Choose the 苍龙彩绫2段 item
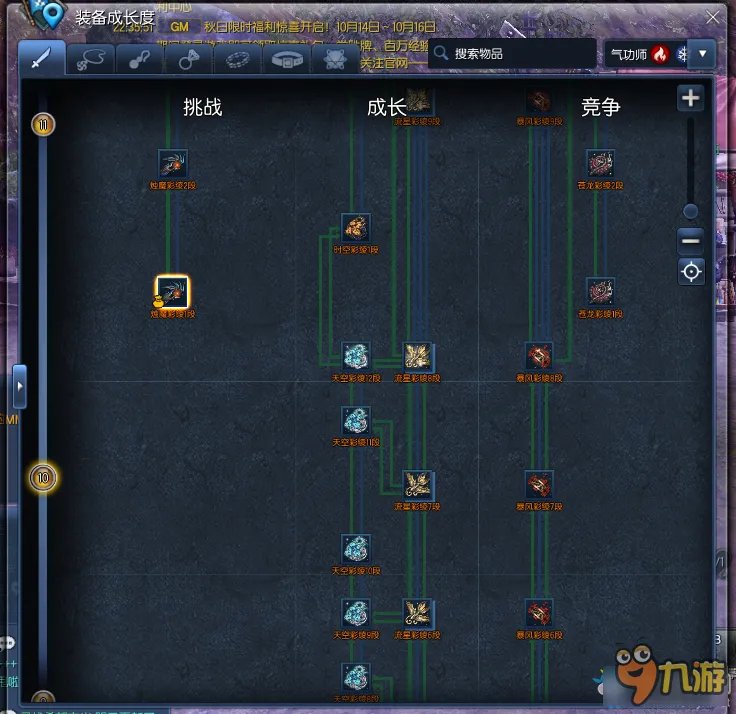736x714 pixels. pyautogui.click(x=599, y=164)
